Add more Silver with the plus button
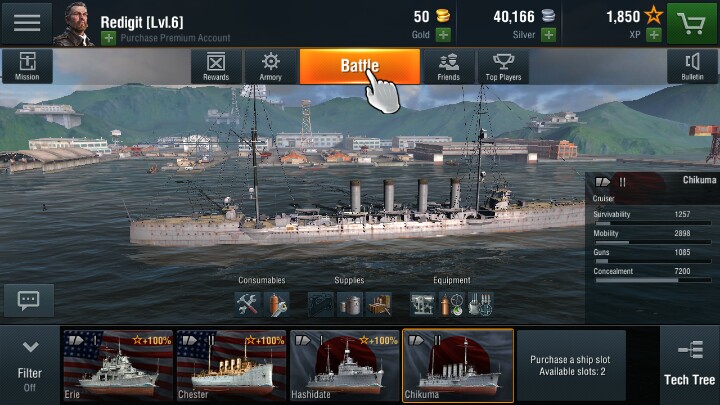This screenshot has width=720, height=405. (x=548, y=35)
